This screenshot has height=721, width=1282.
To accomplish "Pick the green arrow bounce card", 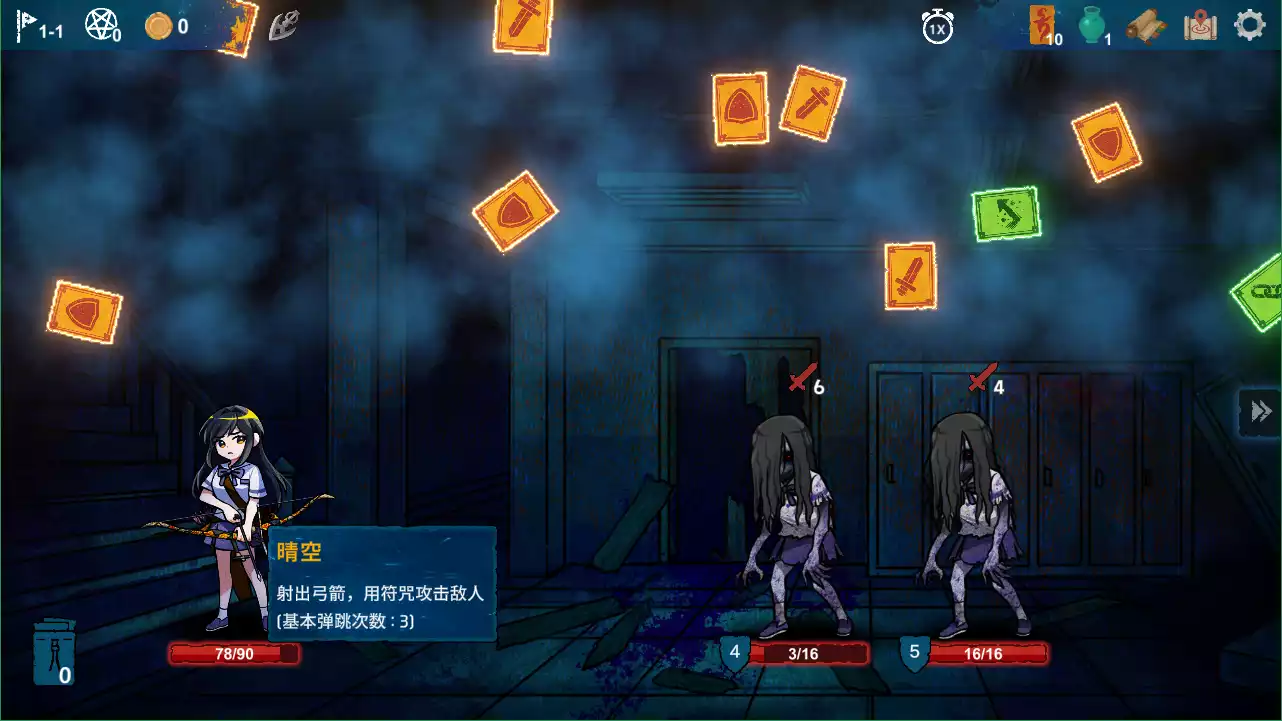I will pyautogui.click(x=1005, y=214).
